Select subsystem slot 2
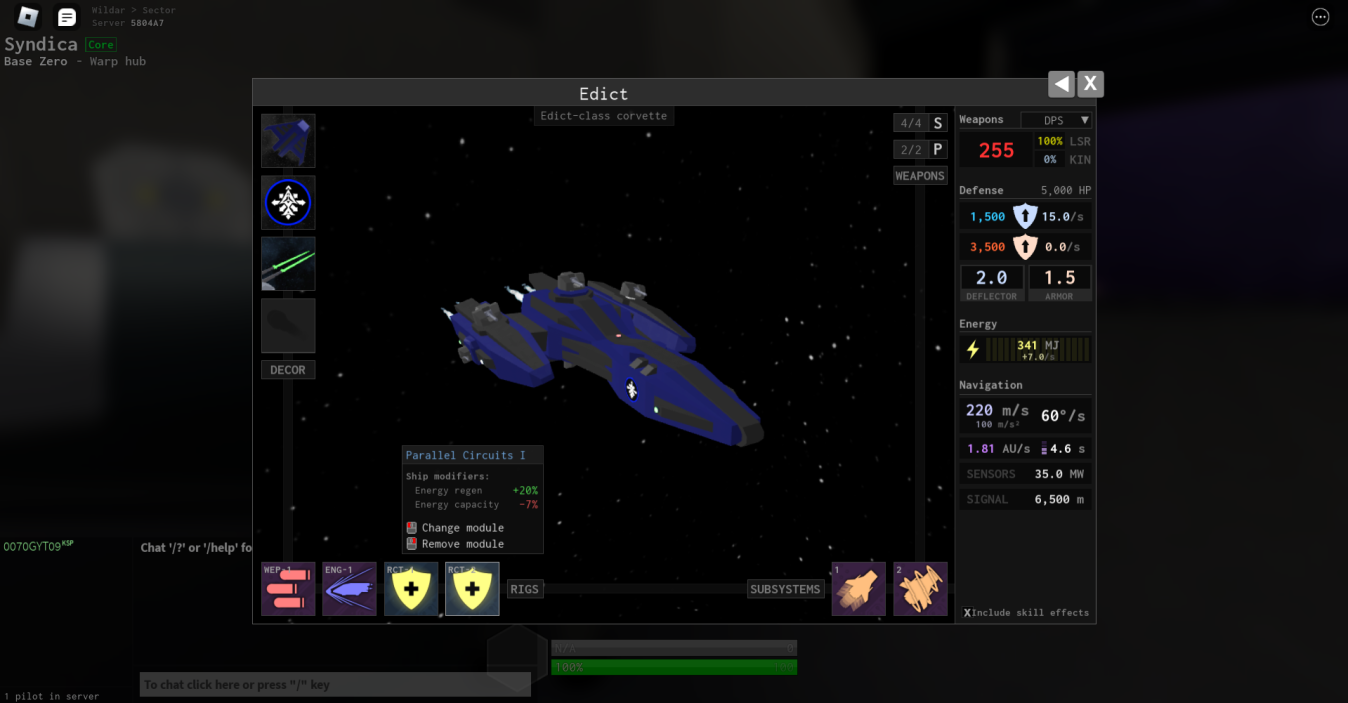This screenshot has height=703, width=1348. click(x=920, y=589)
